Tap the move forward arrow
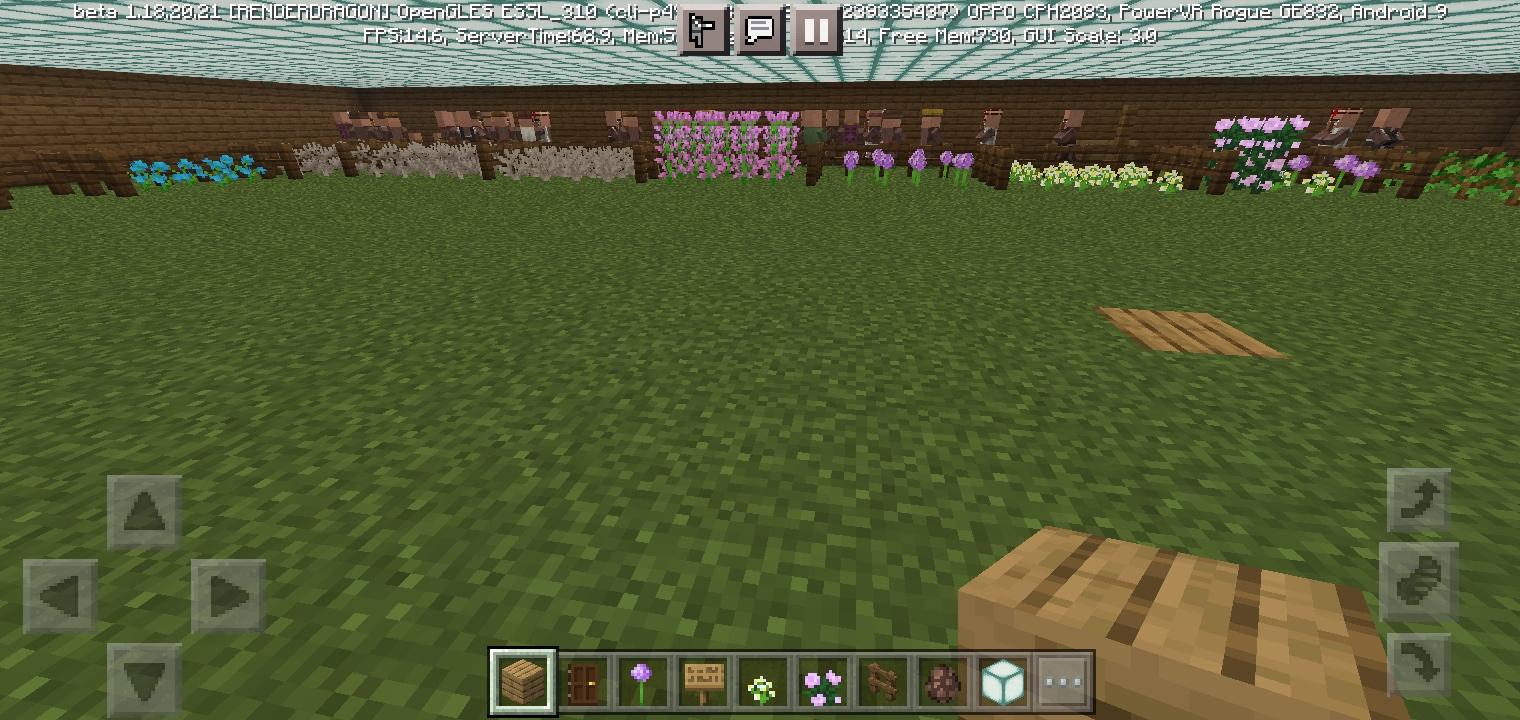This screenshot has height=720, width=1520. [144, 513]
